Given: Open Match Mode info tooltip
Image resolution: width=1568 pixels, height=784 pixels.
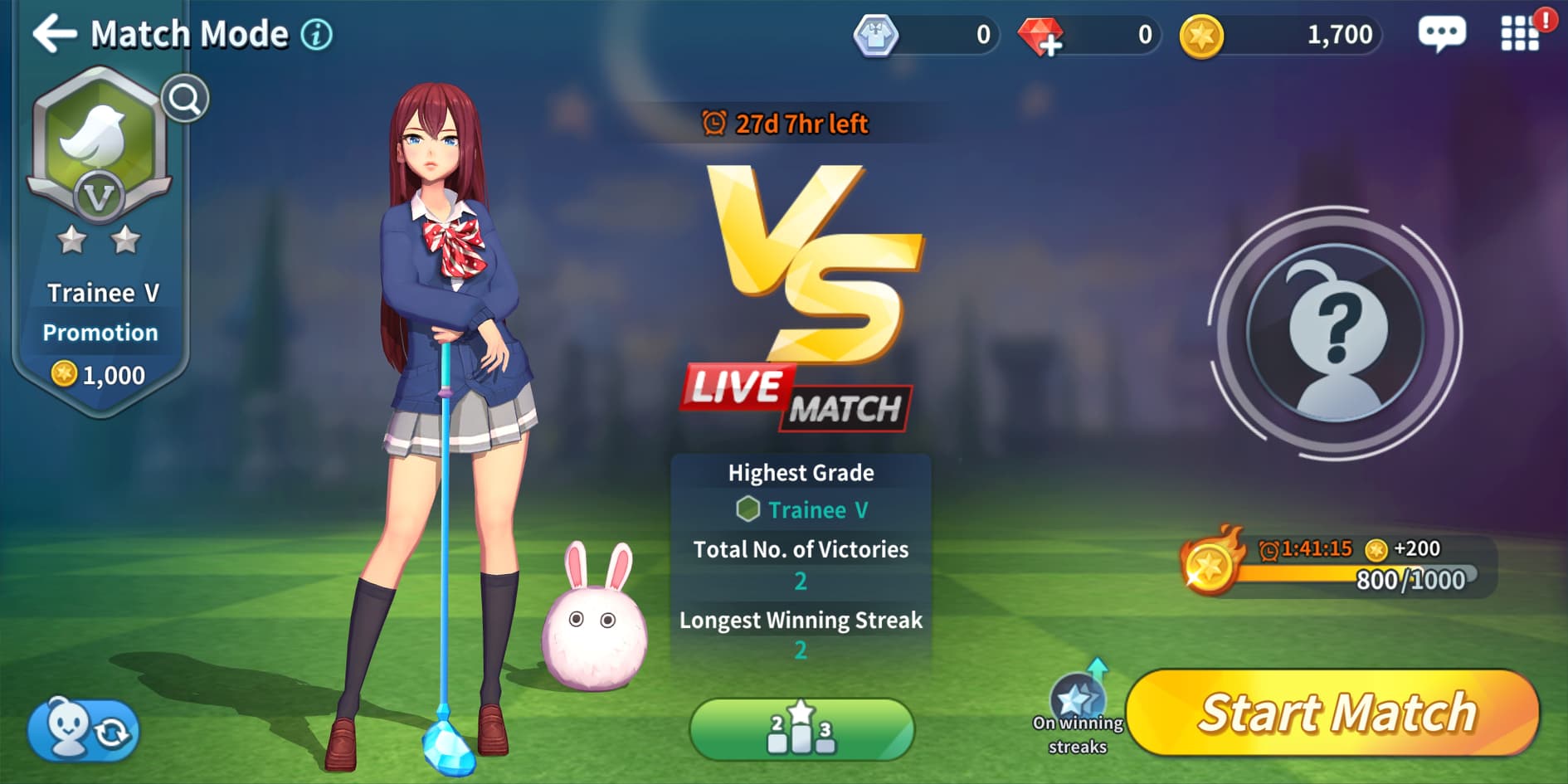Looking at the screenshot, I should coord(316,35).
